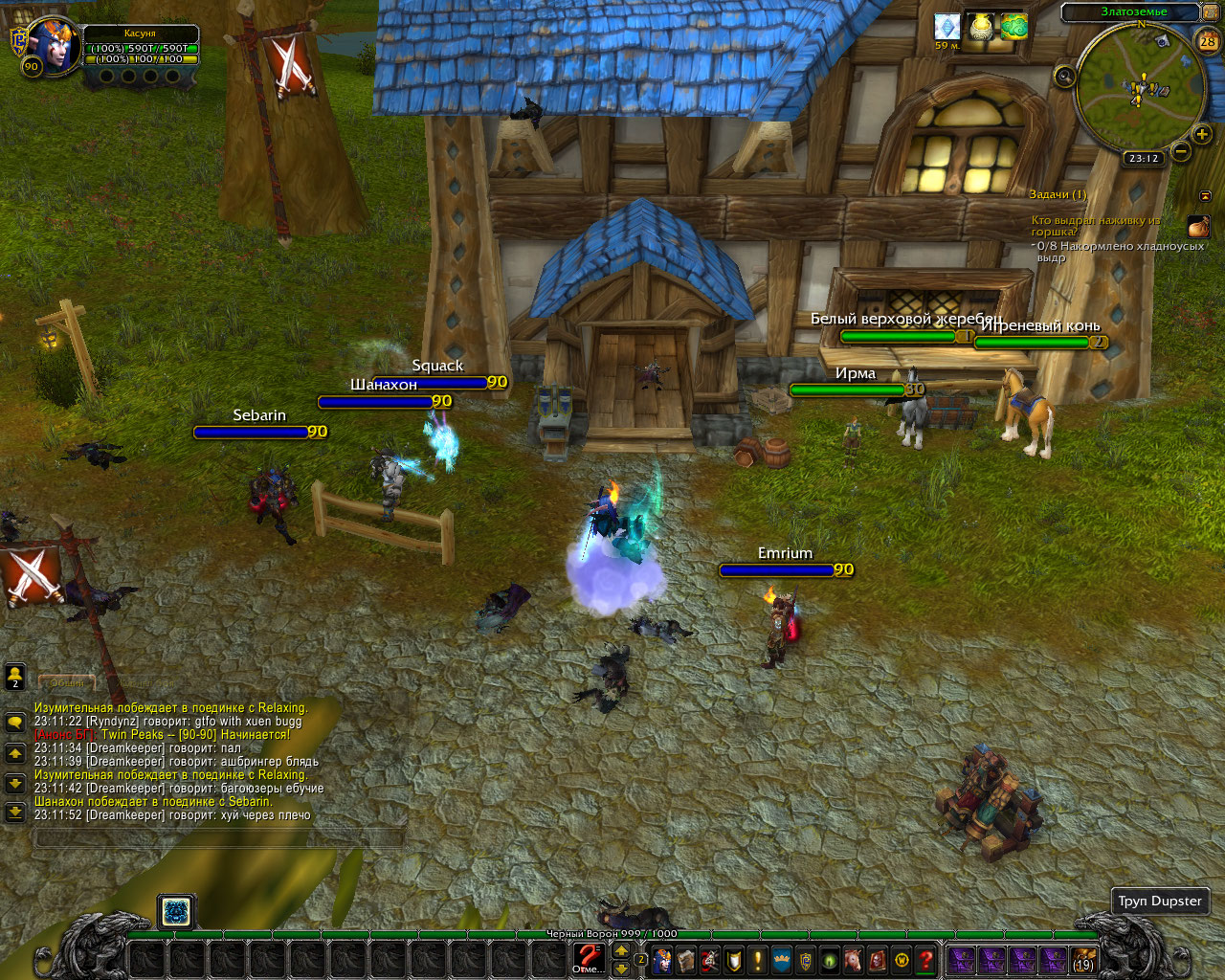Click the minimap zoom-out minus button
This screenshot has height=980, width=1225.
click(1181, 151)
